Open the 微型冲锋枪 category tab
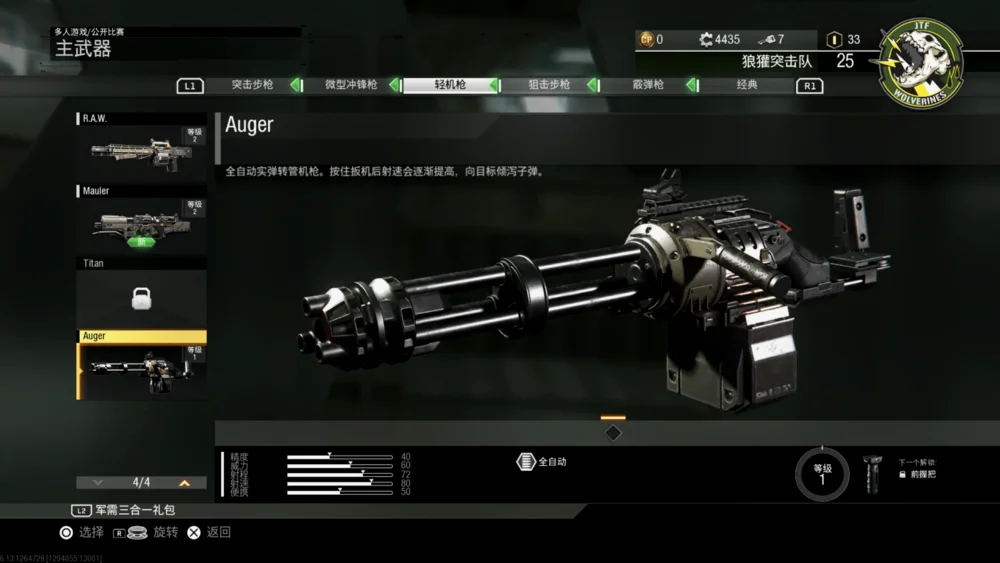Viewport: 1000px width, 563px height. pos(351,85)
